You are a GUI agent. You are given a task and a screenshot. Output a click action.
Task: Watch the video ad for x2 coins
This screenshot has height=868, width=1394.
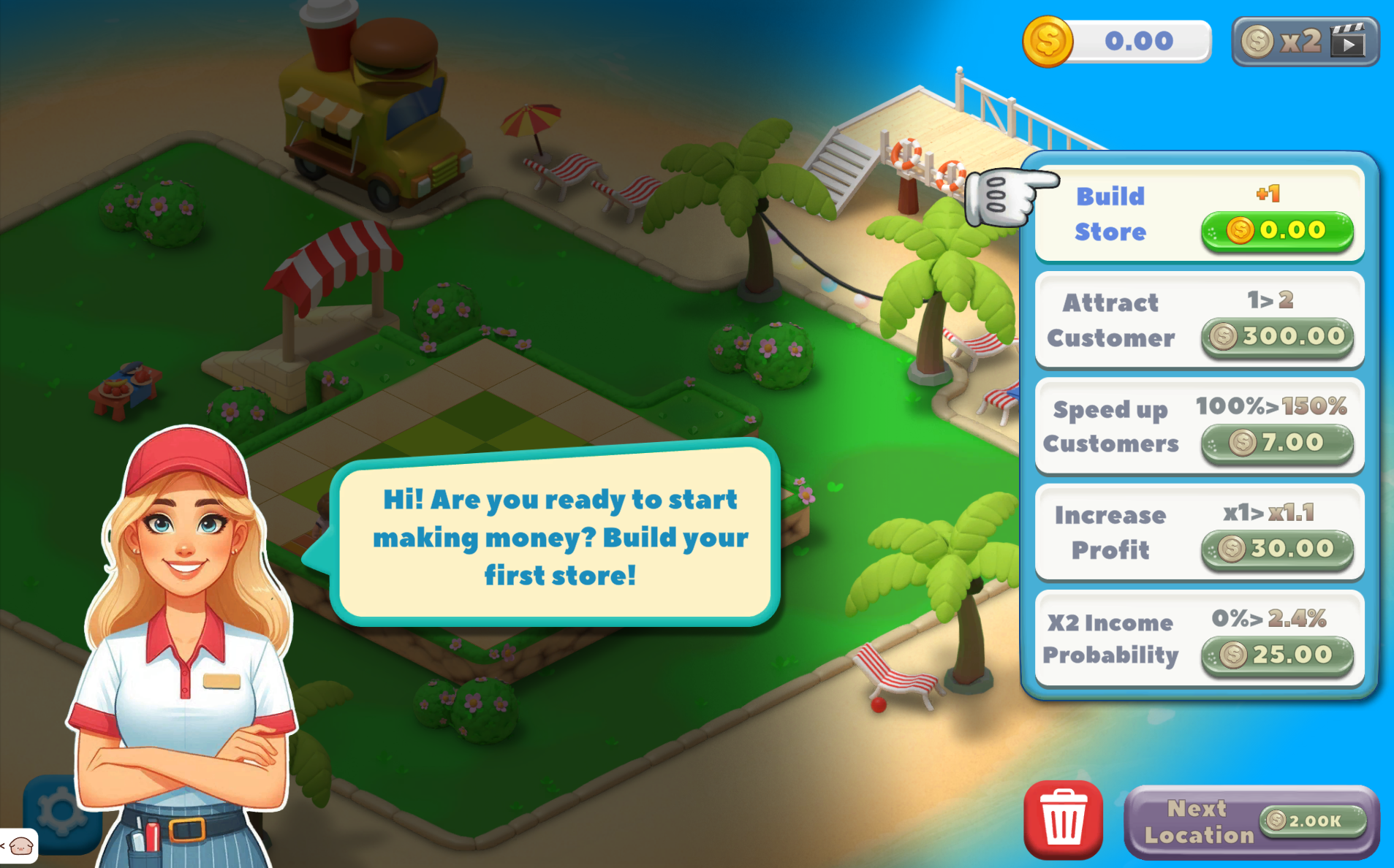[x=1305, y=42]
